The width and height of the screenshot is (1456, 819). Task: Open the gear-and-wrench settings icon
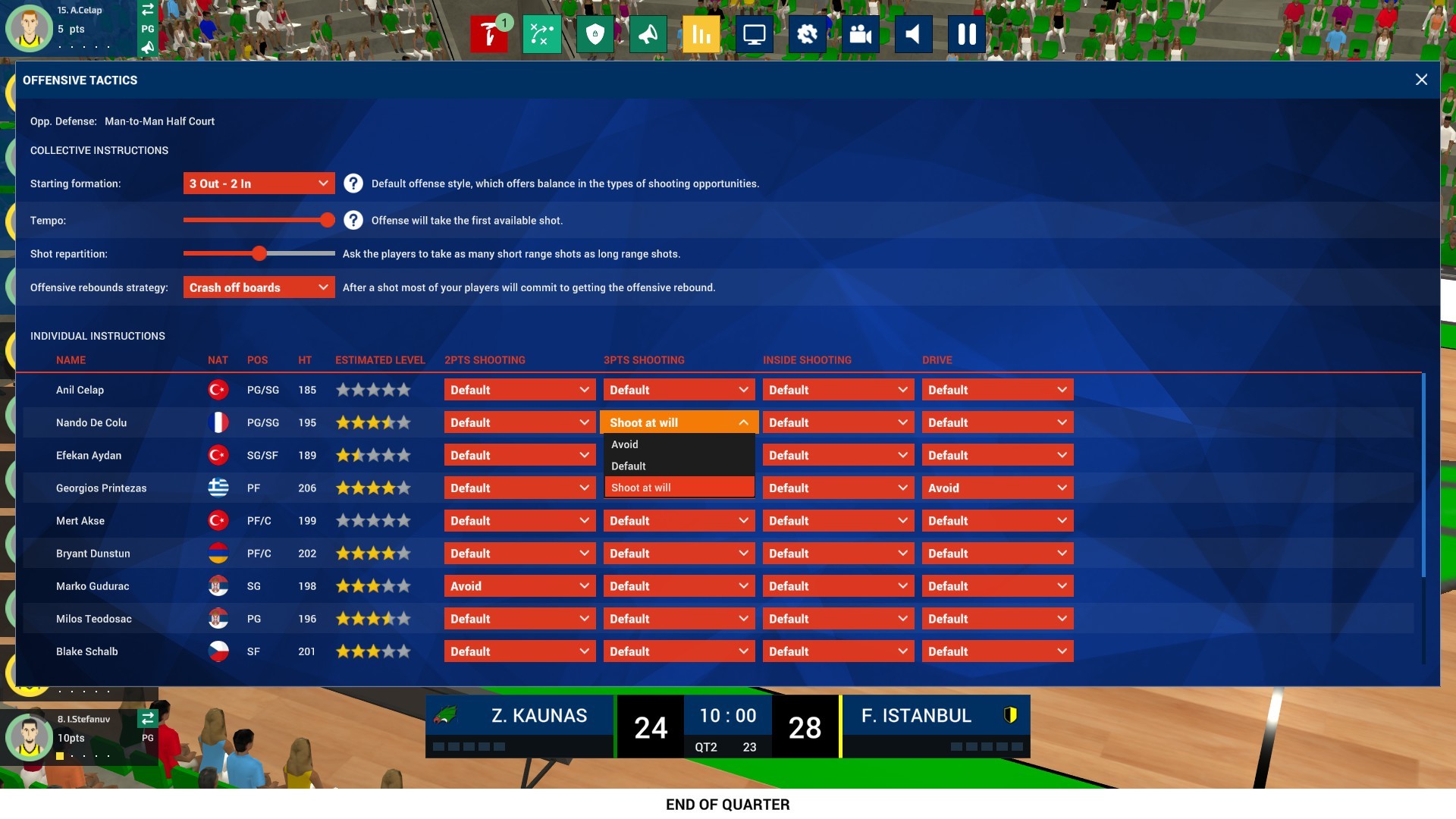click(808, 33)
